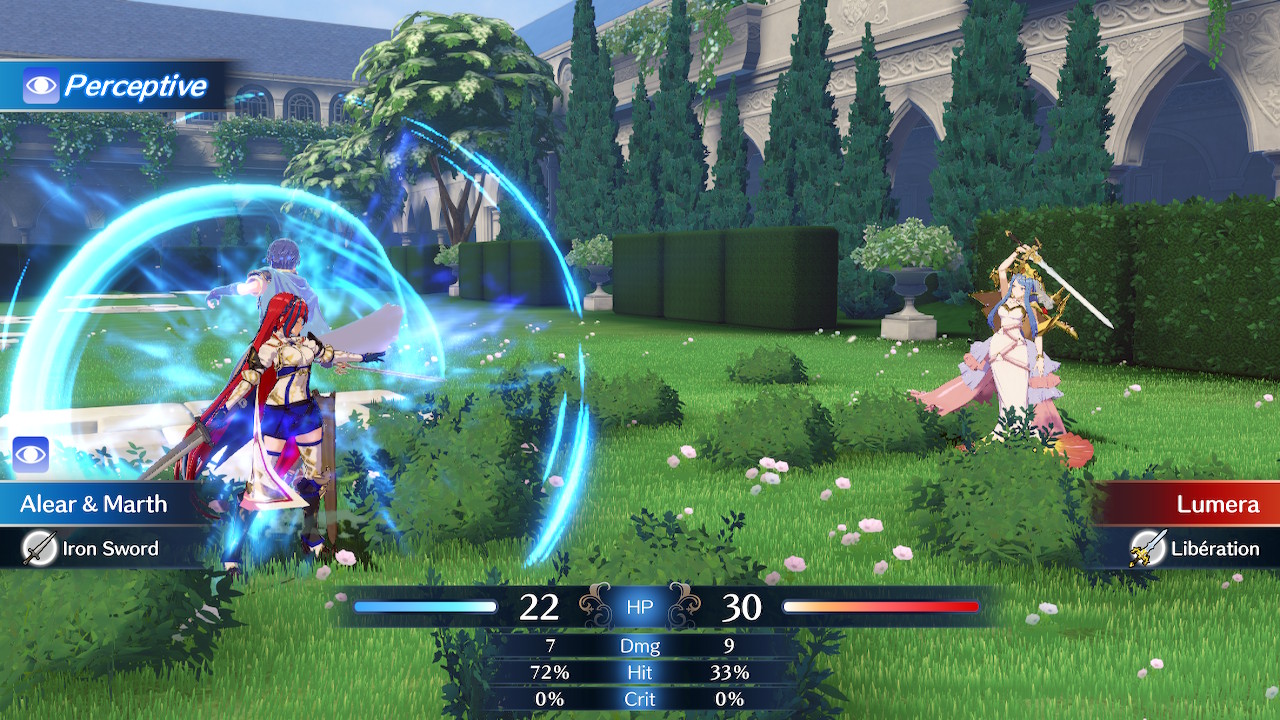Click the Libération weapon label

coord(1215,549)
